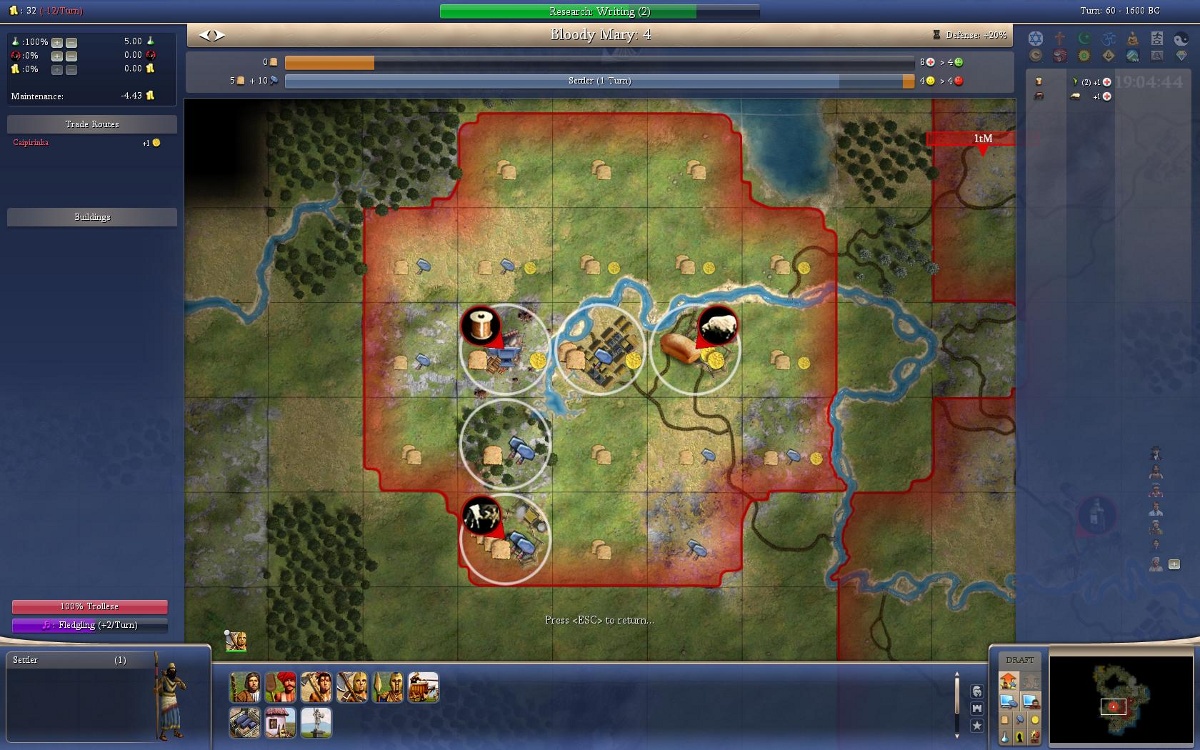1200x750 pixels.
Task: Go to the previous city arrow
Action: coord(205,35)
